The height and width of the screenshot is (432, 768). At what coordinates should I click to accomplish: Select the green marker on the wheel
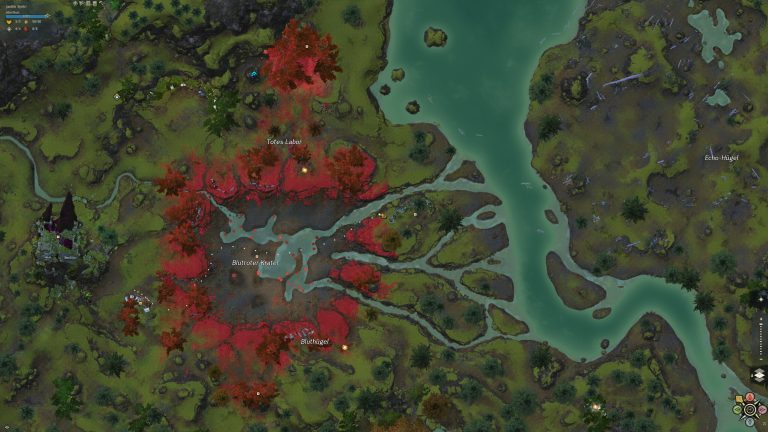[738, 409]
